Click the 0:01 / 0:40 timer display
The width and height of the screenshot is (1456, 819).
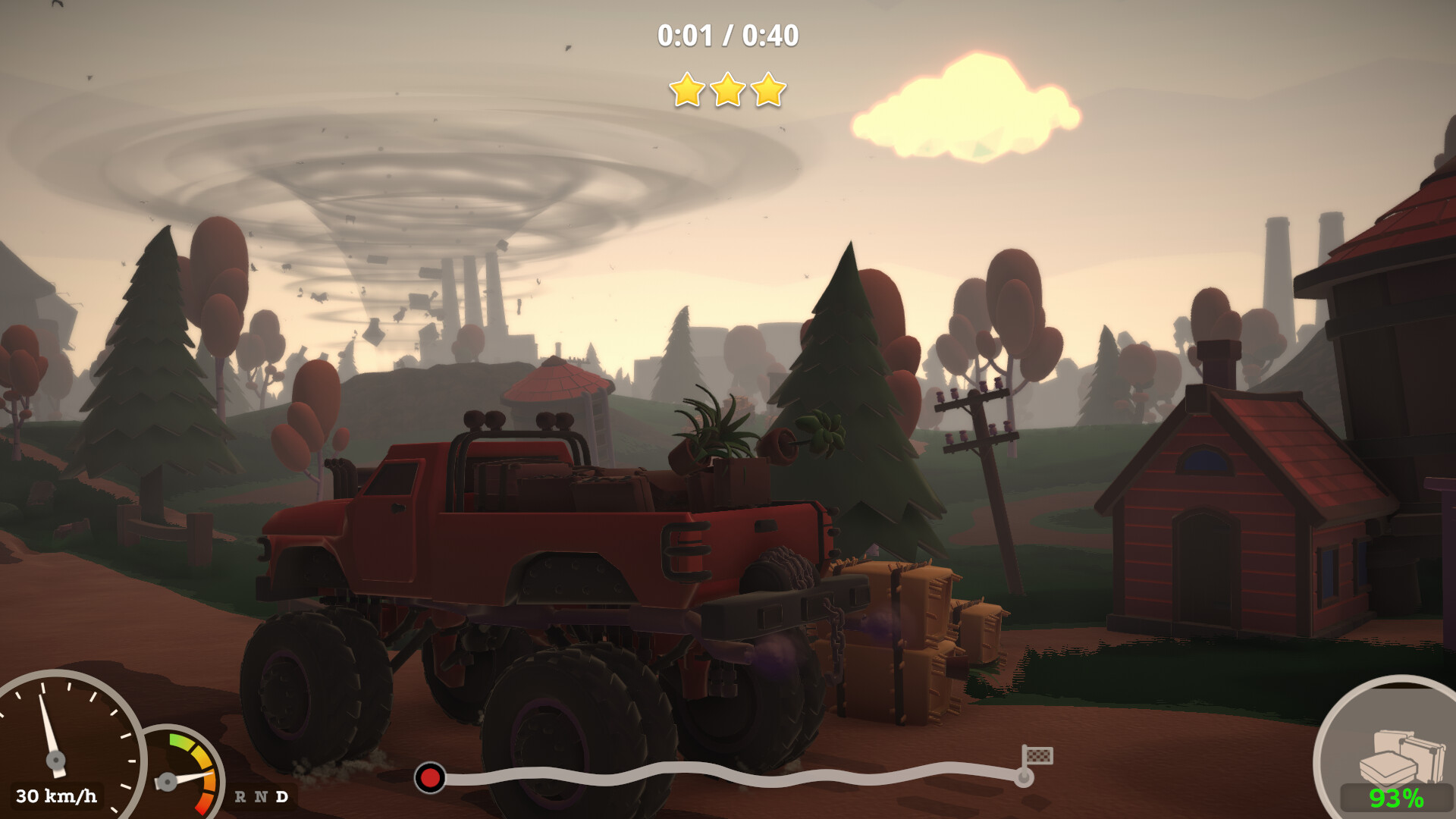click(x=728, y=34)
